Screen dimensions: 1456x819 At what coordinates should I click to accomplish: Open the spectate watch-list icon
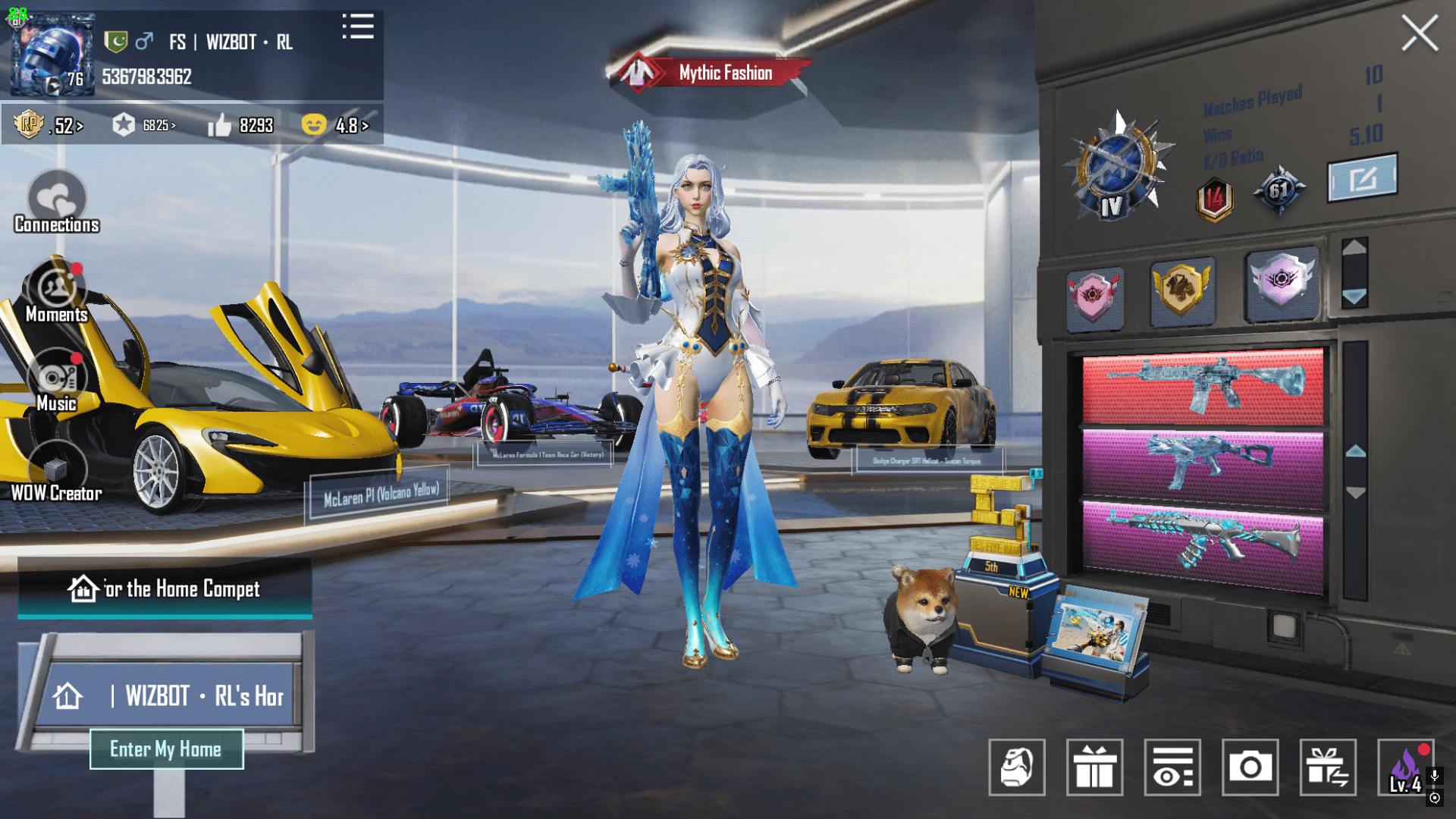(x=1172, y=768)
